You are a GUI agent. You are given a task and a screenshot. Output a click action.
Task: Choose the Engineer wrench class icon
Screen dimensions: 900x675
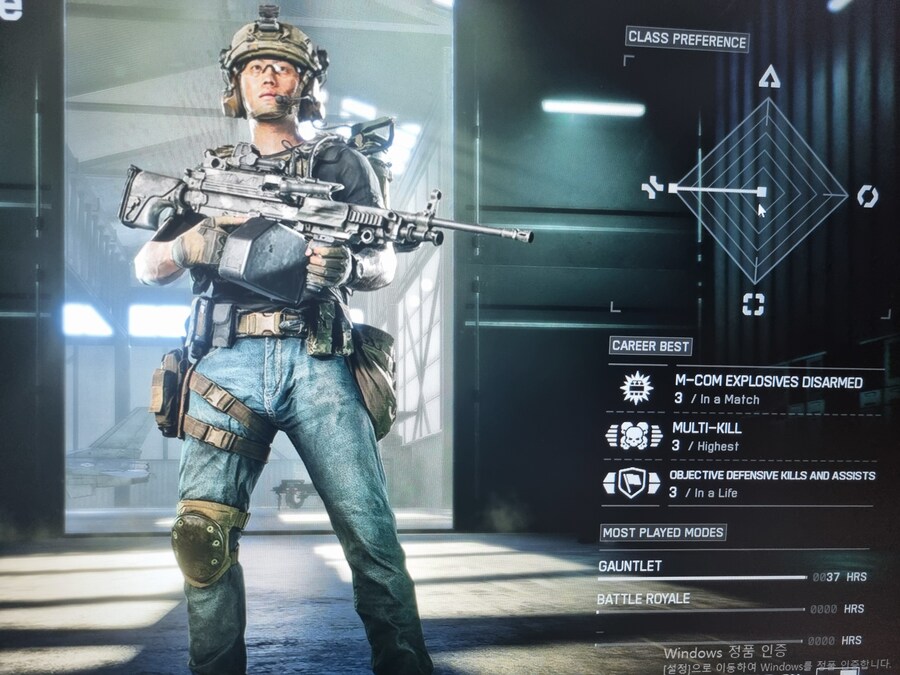[x=653, y=187]
